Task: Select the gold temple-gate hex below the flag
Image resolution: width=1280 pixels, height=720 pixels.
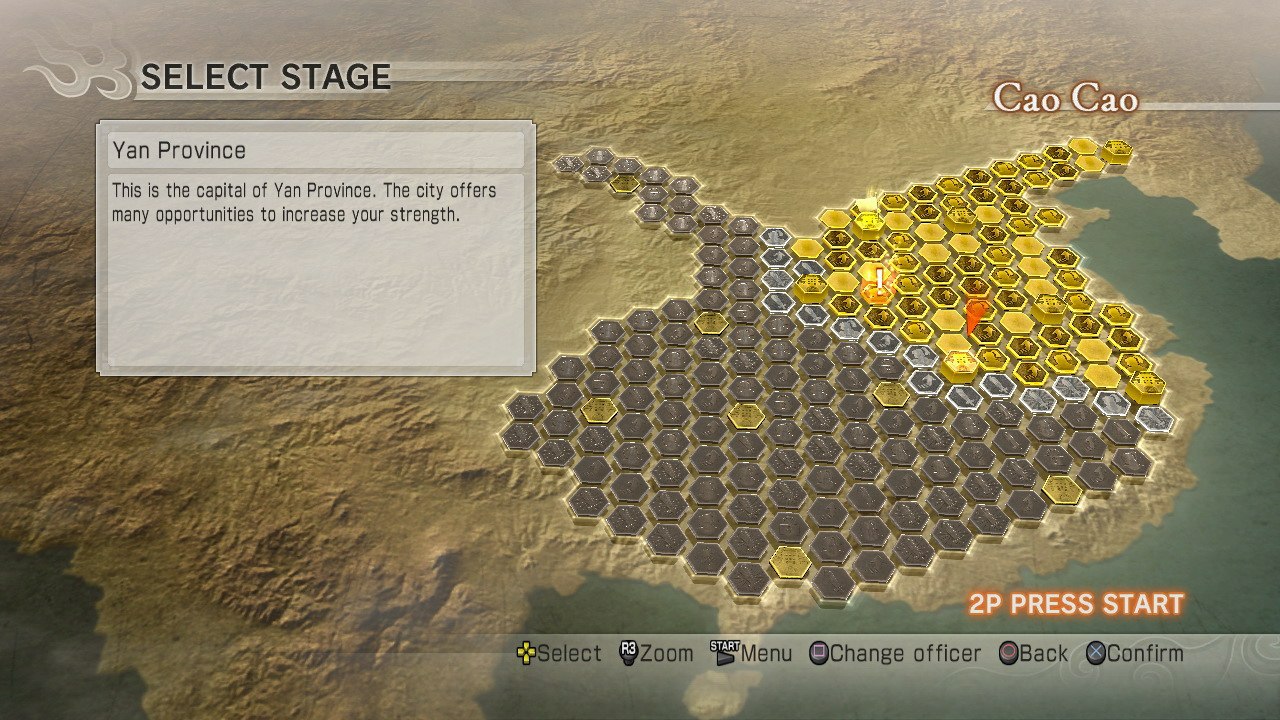Action: point(960,360)
